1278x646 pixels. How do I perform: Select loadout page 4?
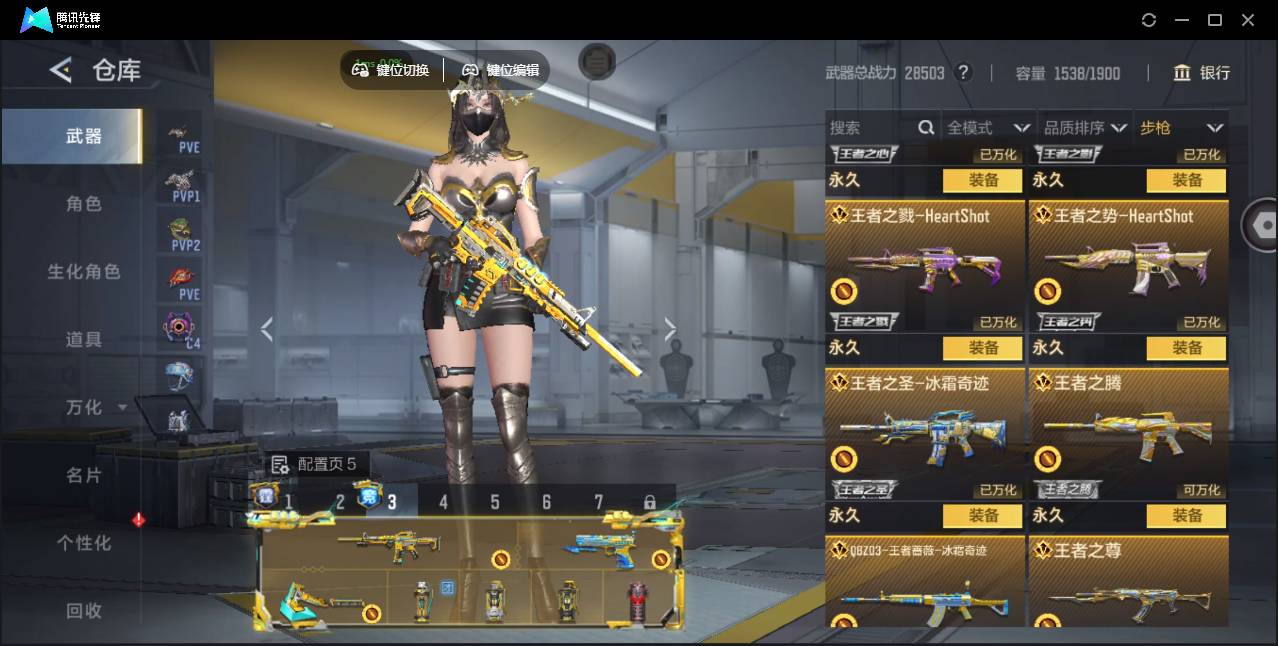[444, 502]
